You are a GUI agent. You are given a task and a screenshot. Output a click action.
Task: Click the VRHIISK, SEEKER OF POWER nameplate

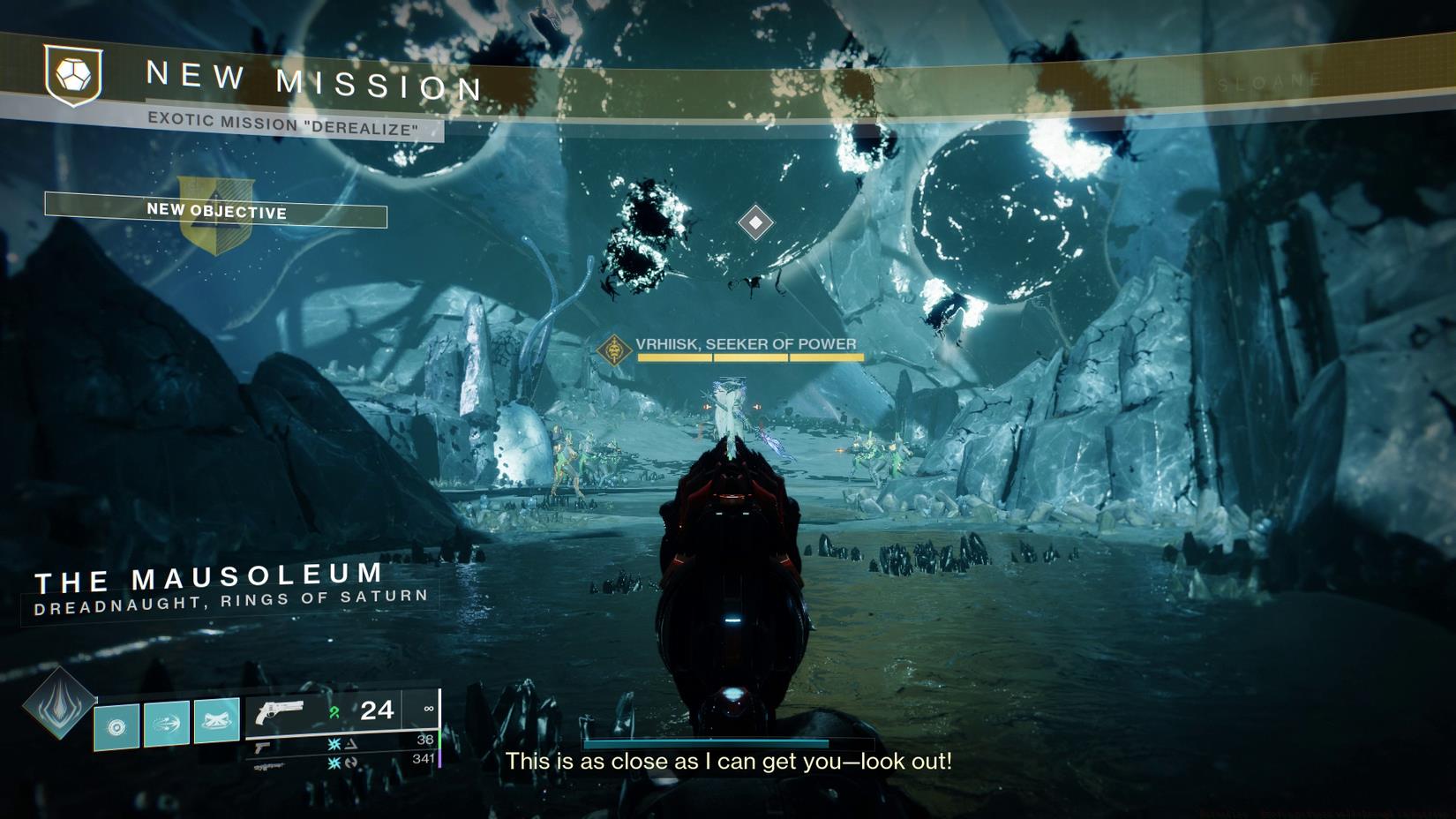pos(739,342)
